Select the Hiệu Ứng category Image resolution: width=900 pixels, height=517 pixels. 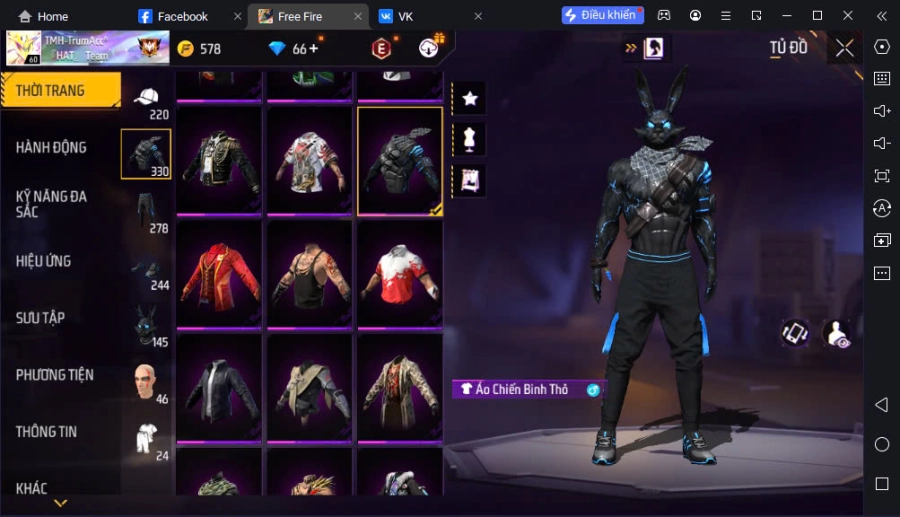pyautogui.click(x=44, y=261)
